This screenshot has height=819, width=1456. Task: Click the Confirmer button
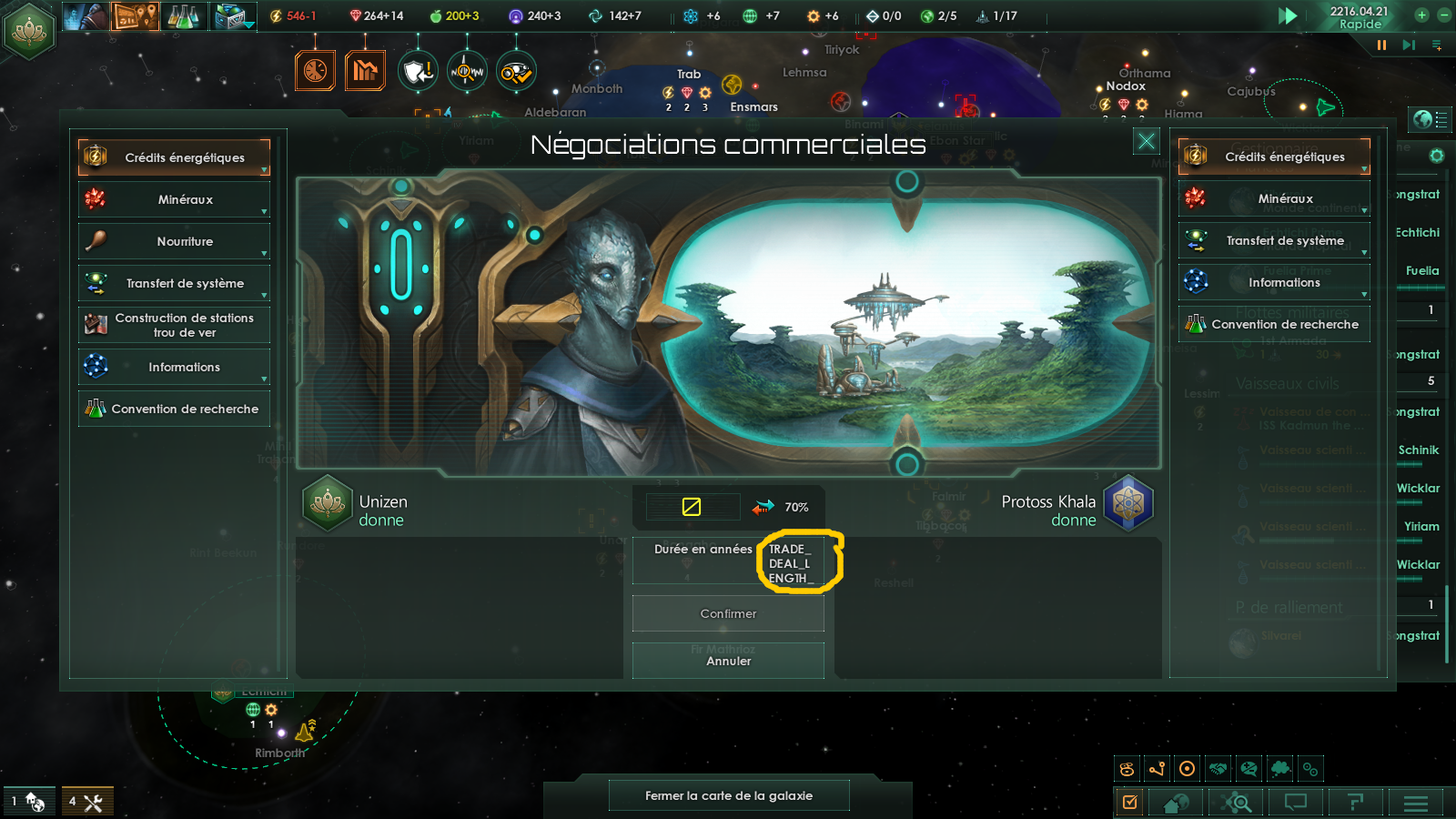click(727, 613)
